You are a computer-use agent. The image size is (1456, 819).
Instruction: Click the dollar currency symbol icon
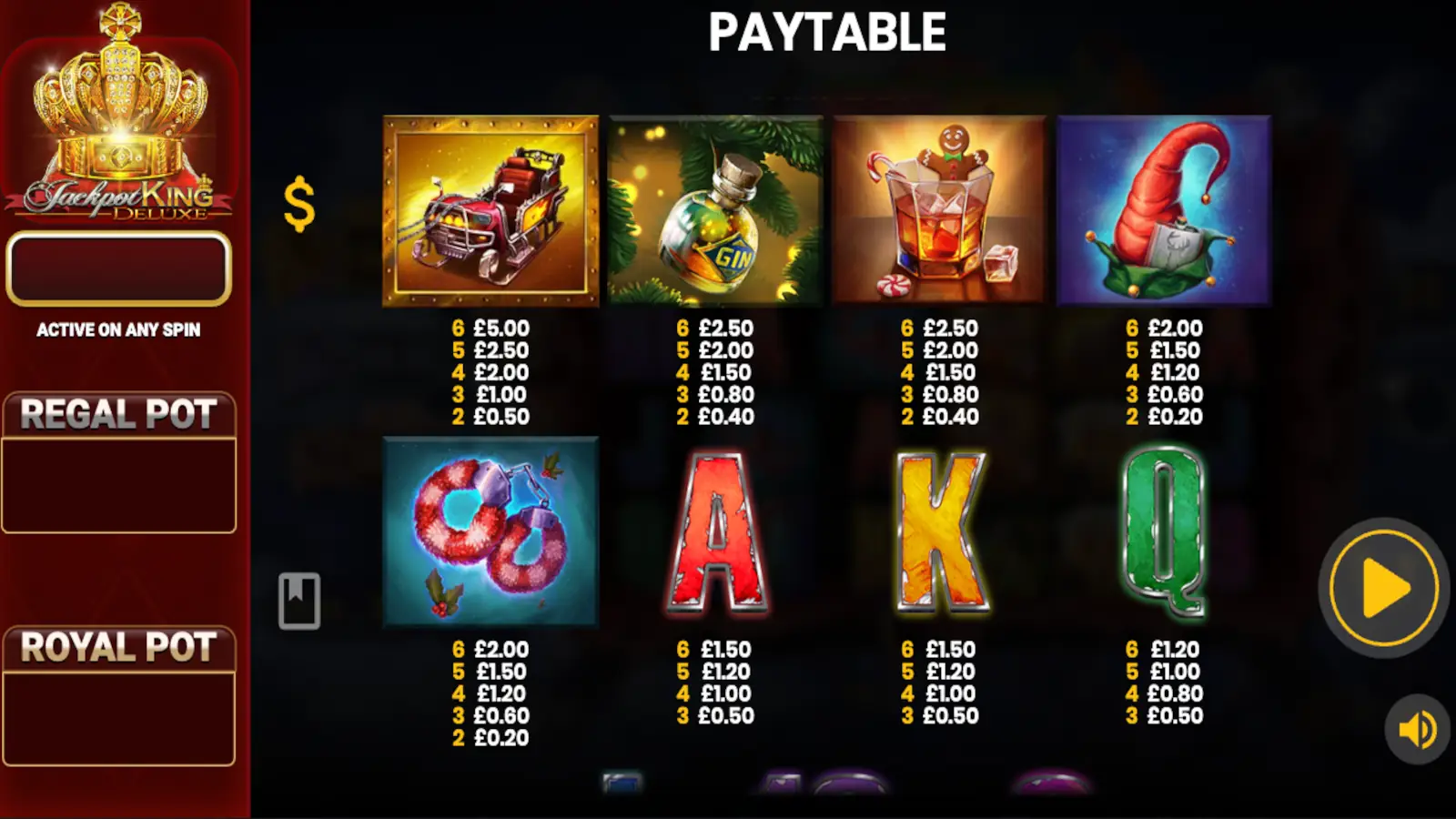click(x=298, y=207)
